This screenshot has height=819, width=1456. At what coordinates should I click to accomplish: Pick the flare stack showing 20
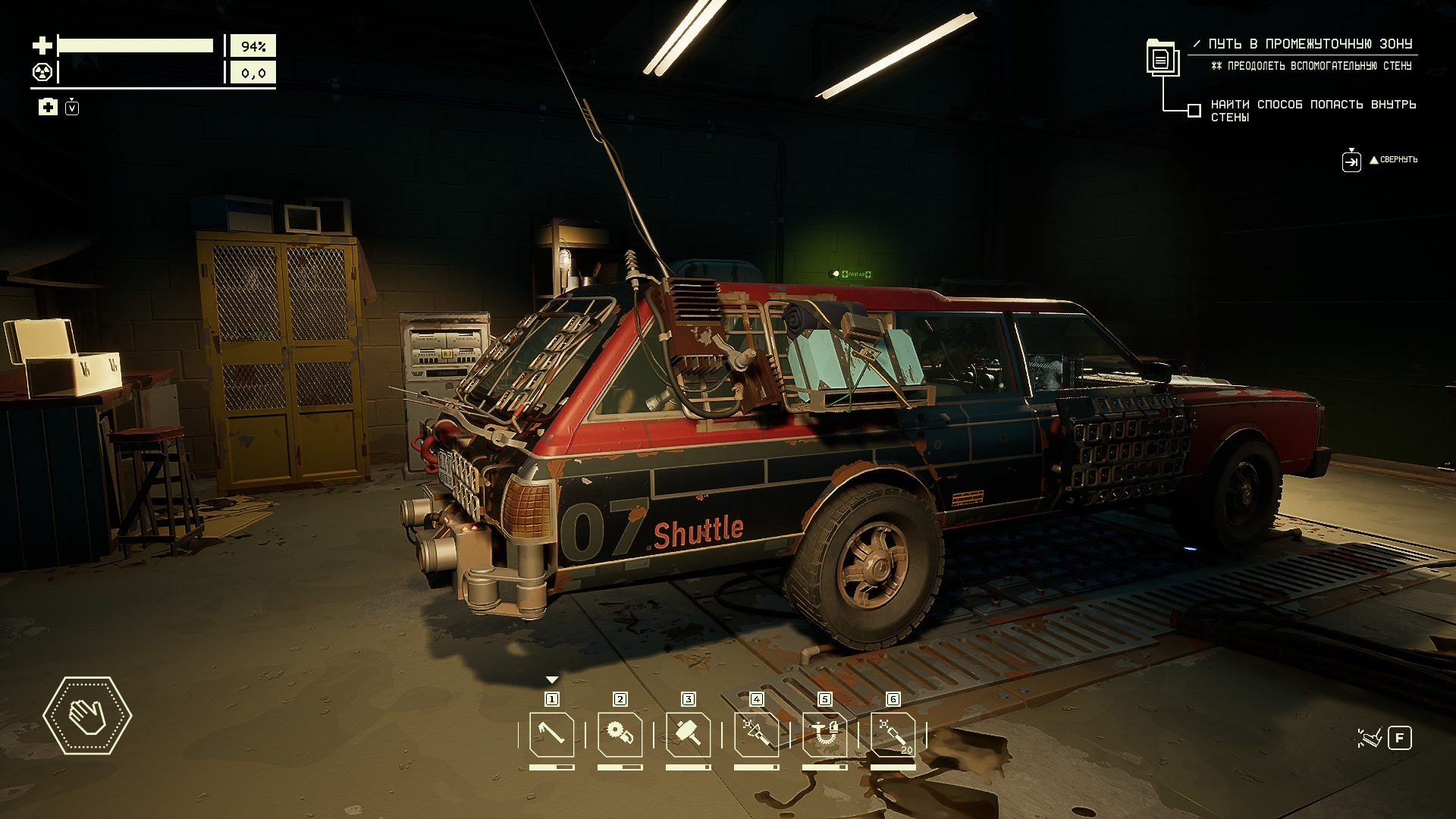click(x=893, y=734)
